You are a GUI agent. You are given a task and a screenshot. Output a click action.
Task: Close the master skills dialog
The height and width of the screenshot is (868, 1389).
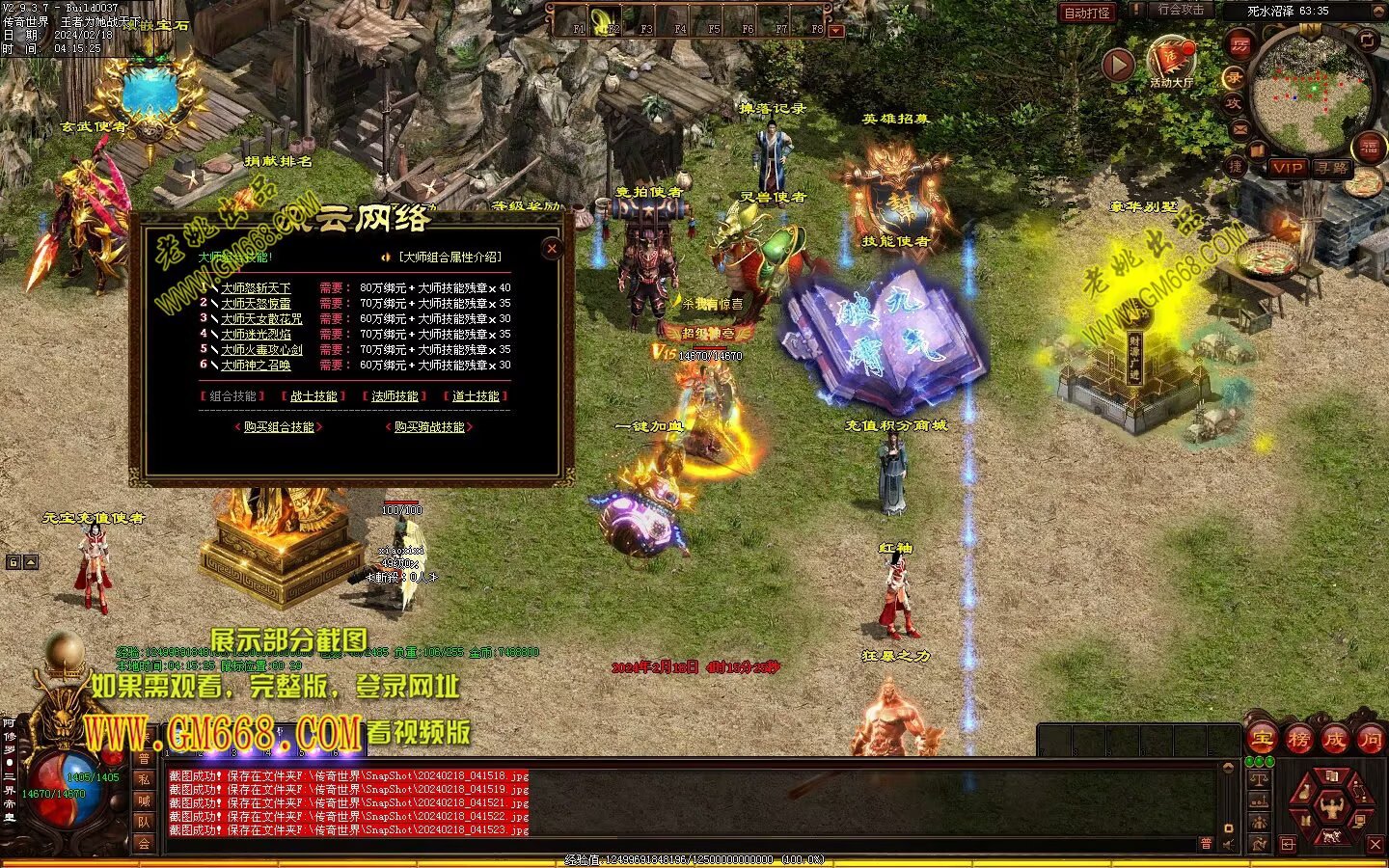click(552, 249)
